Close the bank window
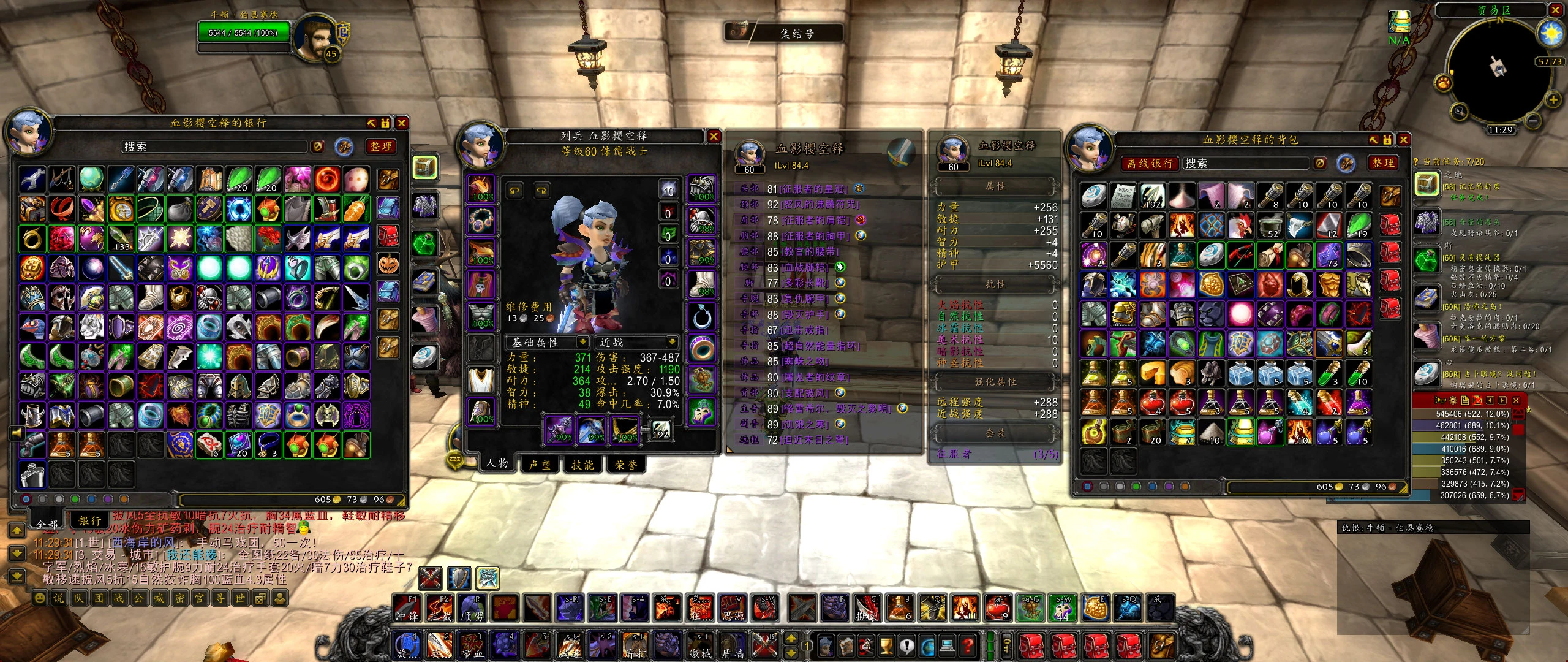 (x=402, y=123)
